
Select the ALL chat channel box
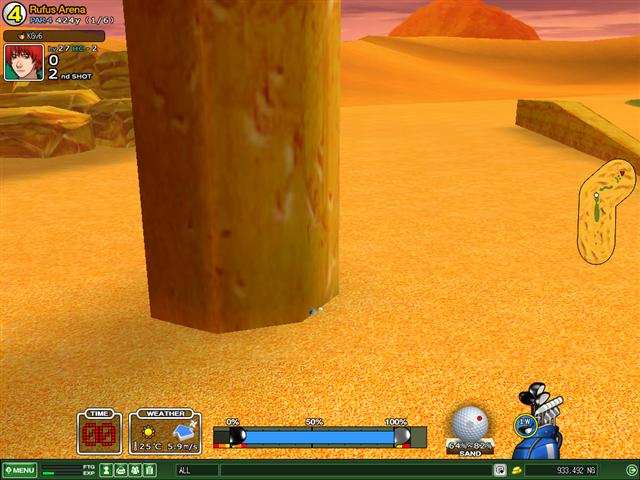(196, 470)
